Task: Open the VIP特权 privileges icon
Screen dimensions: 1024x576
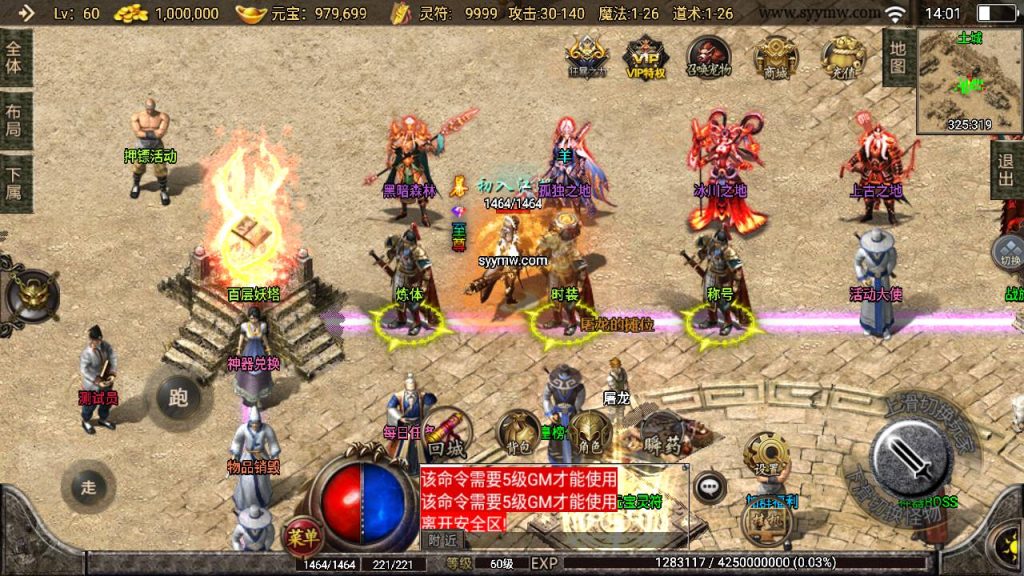Action: (x=645, y=56)
